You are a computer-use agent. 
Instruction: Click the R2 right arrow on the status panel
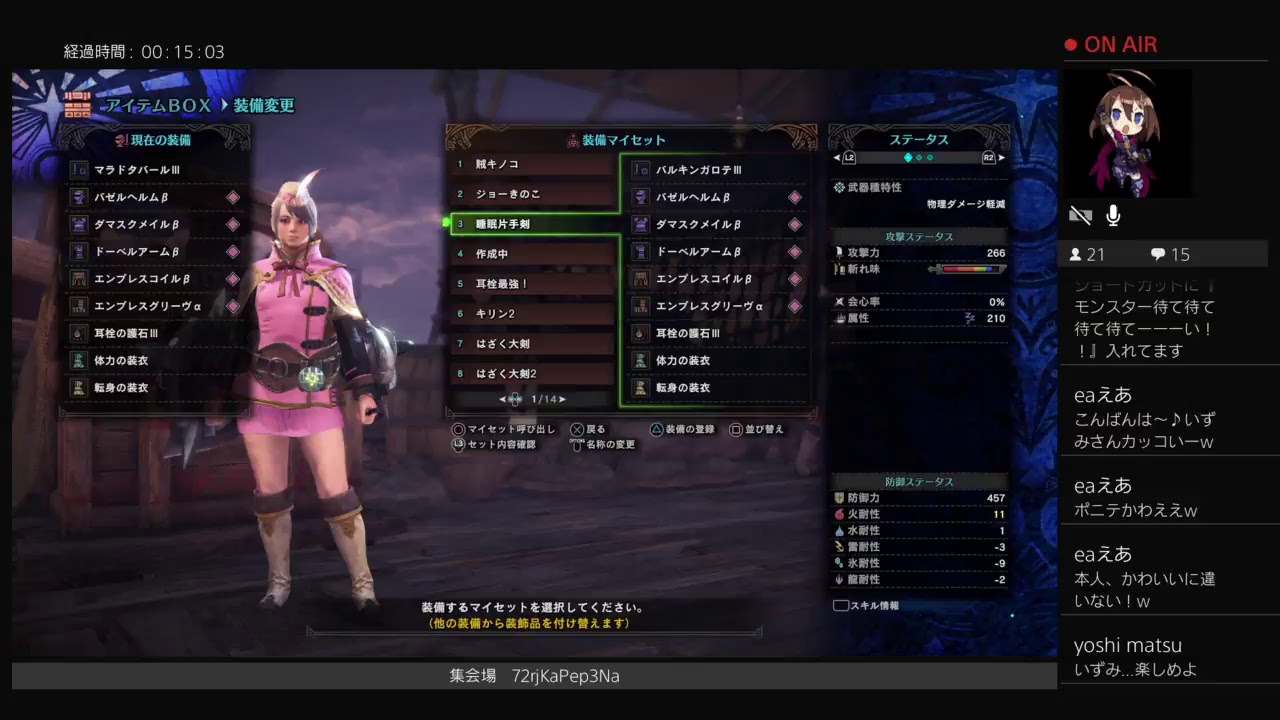pos(1002,156)
